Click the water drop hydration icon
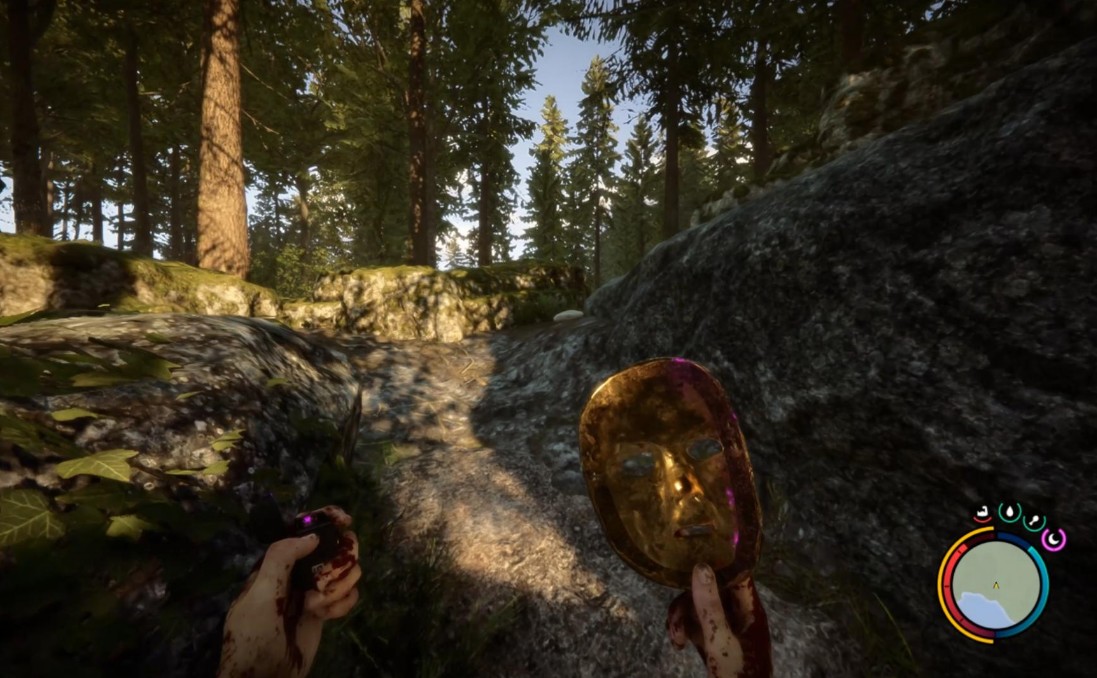 pos(1009,512)
